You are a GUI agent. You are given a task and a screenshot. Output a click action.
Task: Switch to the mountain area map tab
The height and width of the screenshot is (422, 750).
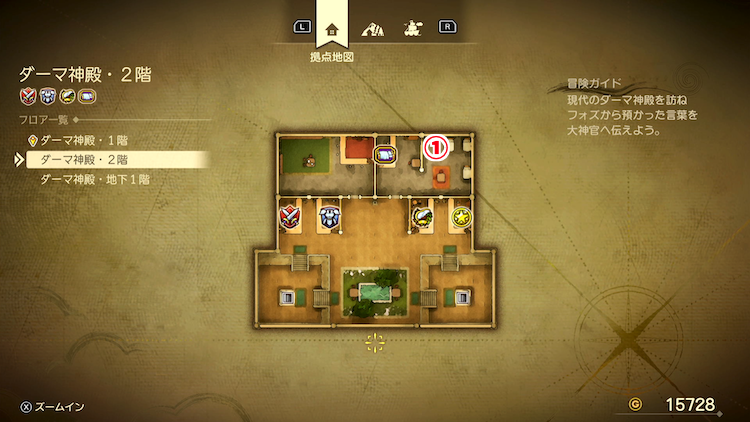[373, 28]
